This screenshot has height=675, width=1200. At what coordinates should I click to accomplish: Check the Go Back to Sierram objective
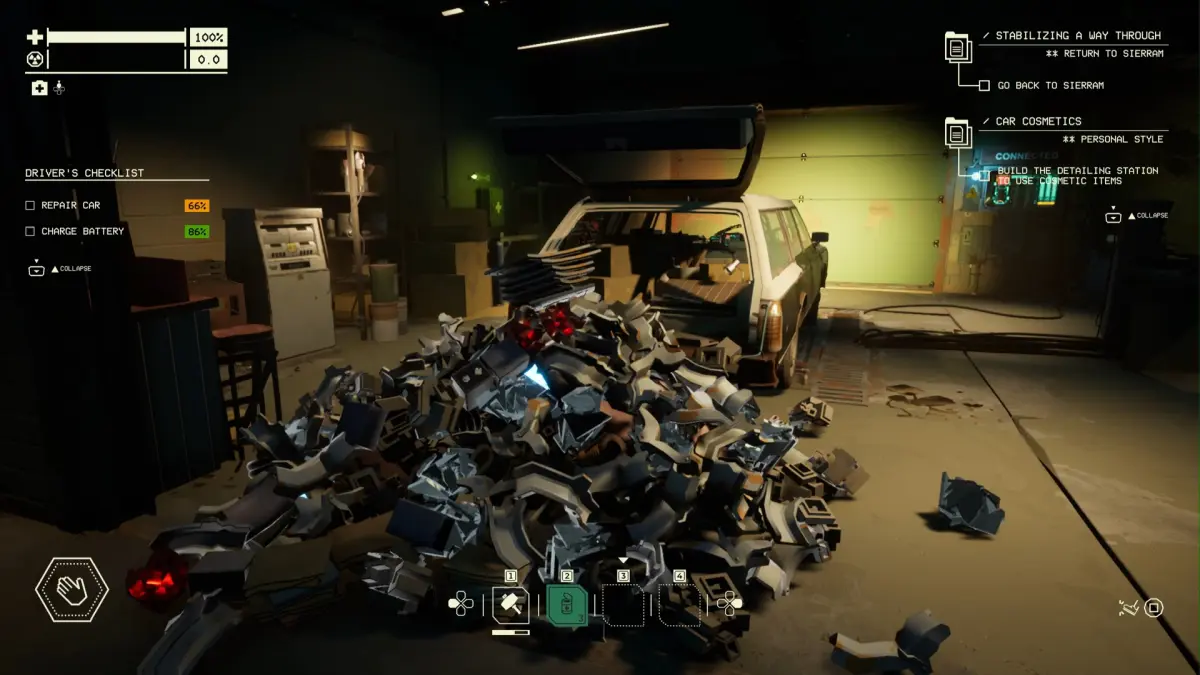pos(985,86)
